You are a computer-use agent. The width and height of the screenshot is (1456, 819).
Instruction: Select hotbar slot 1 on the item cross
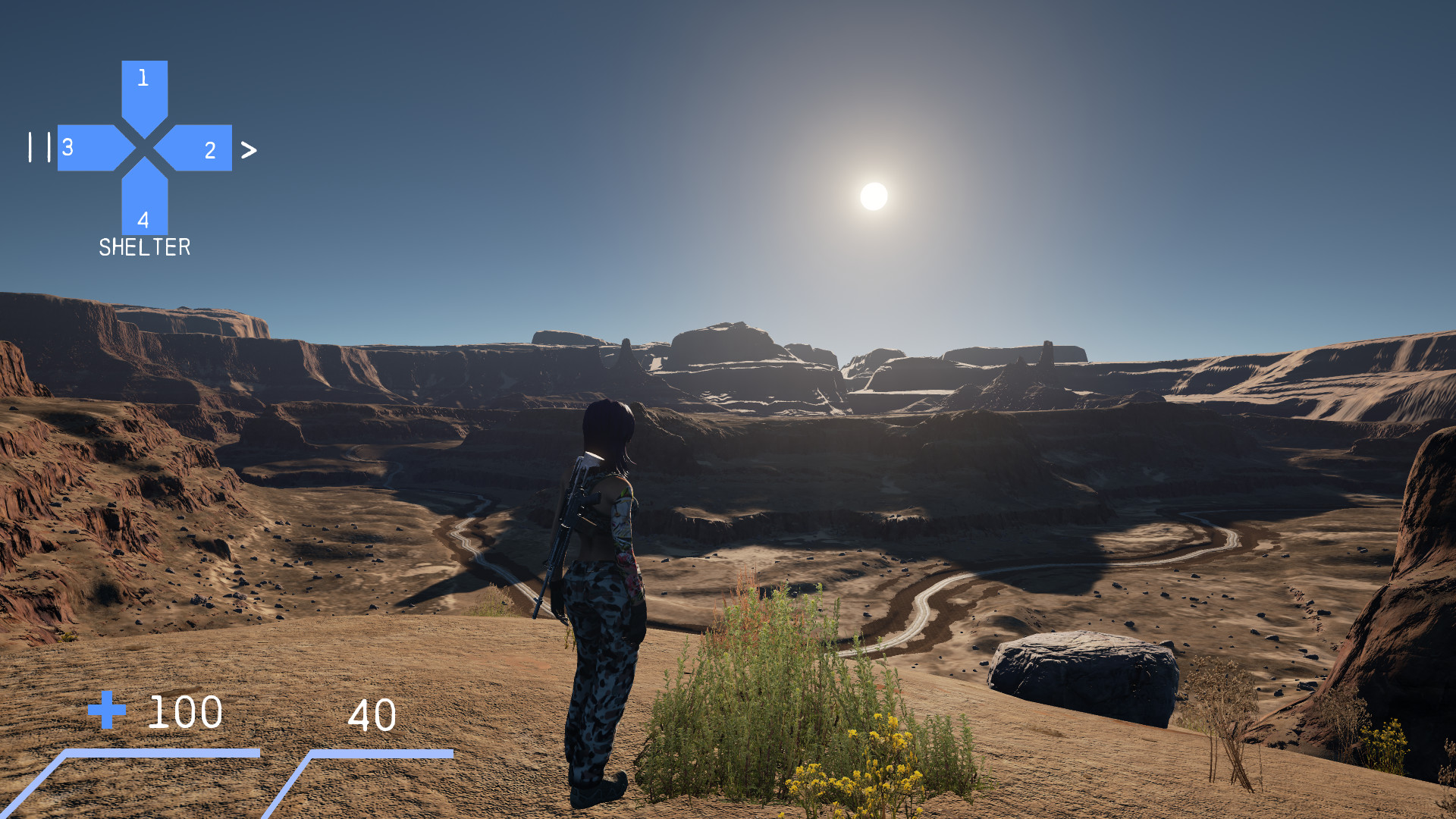pyautogui.click(x=144, y=83)
